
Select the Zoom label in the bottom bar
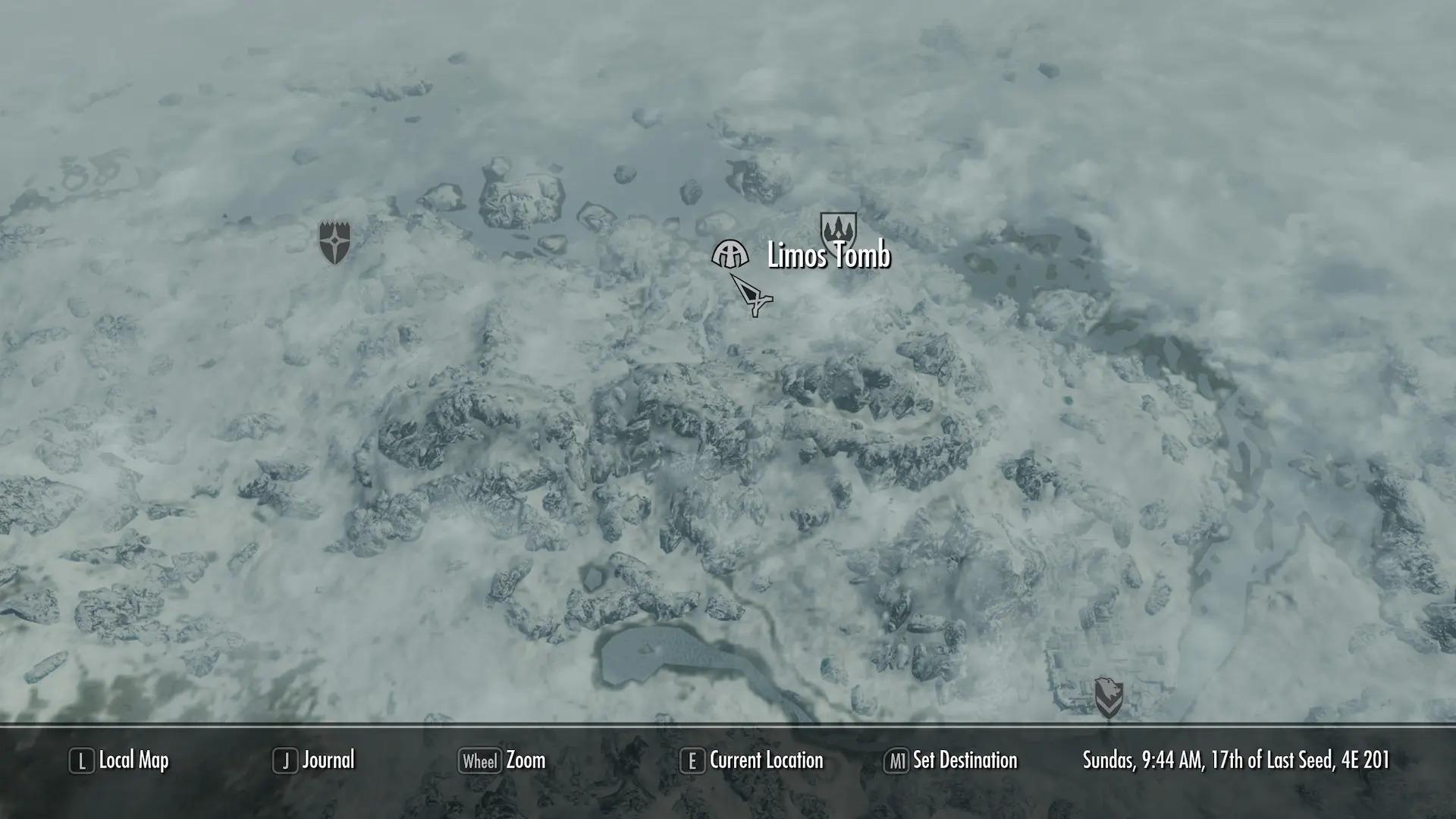526,761
